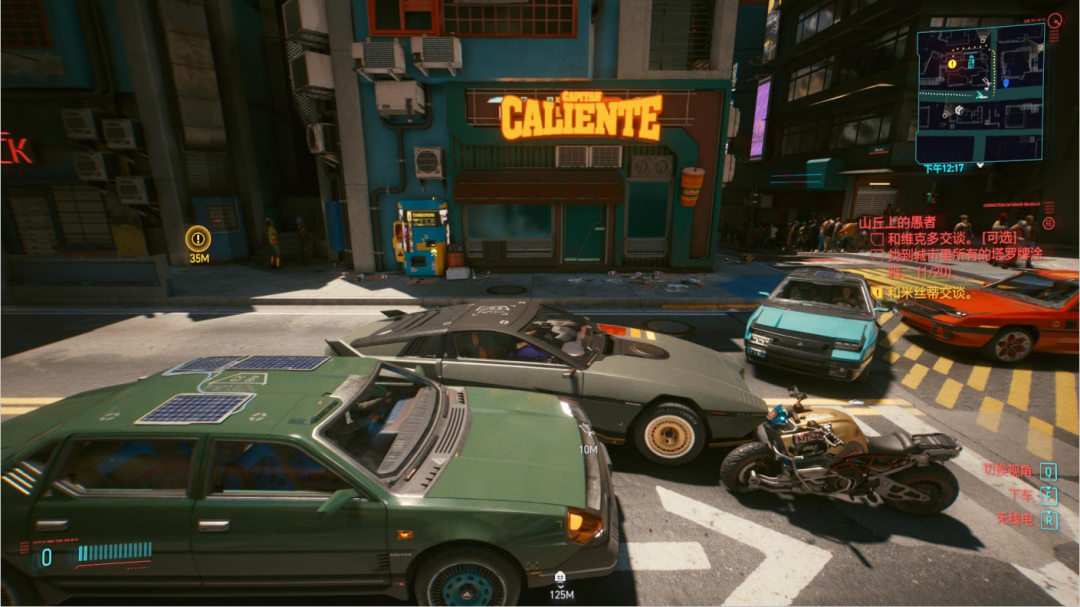Select the yellow exclamation waypoint marker

tap(198, 238)
